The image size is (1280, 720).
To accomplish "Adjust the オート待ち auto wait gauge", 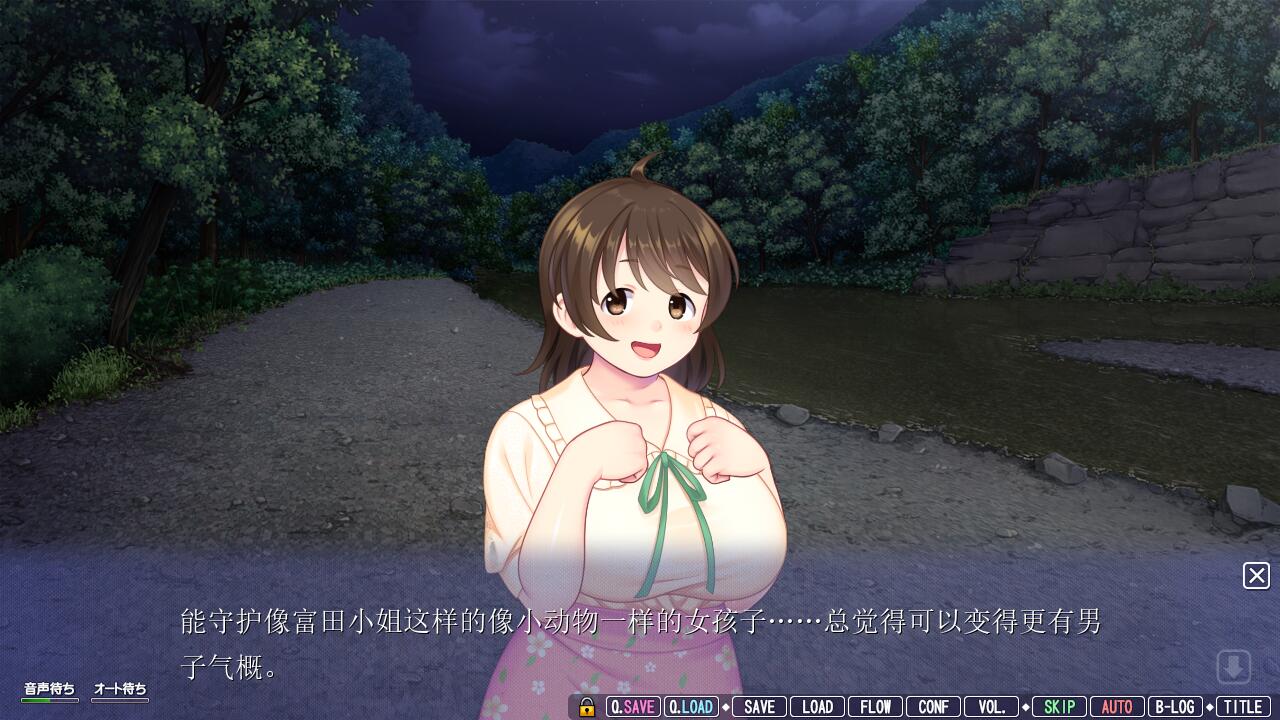I will tap(120, 701).
